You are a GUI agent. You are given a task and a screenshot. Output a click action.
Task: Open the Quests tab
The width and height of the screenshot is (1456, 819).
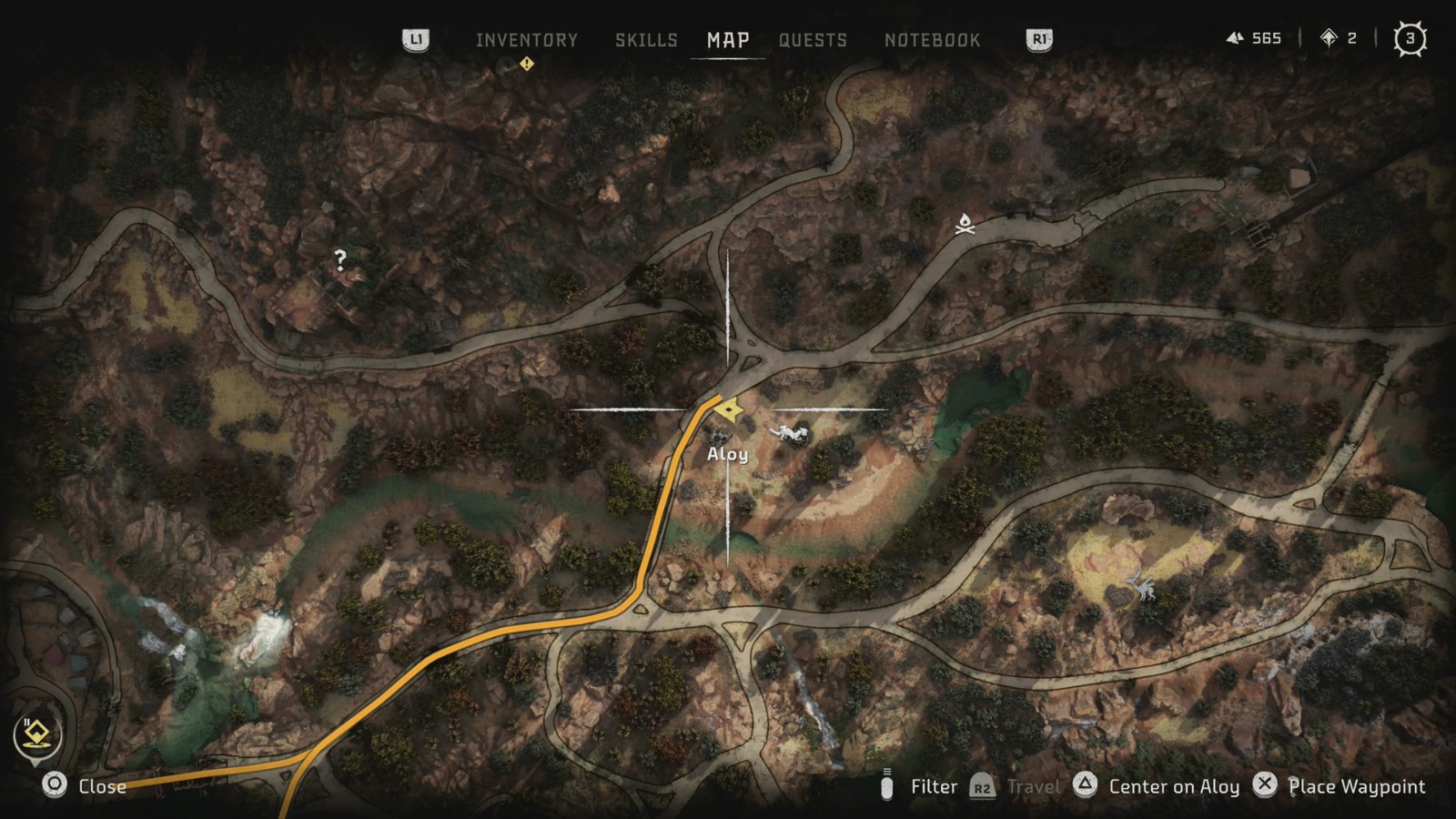click(813, 40)
